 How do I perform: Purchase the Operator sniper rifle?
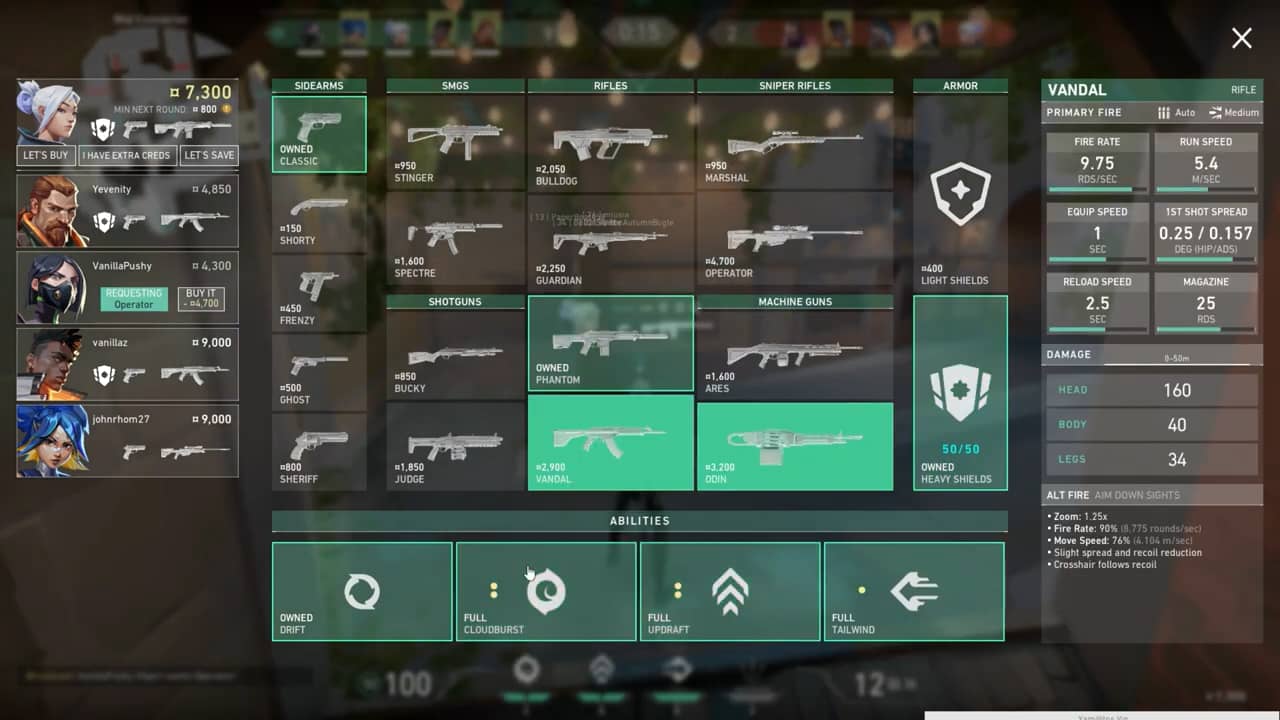click(x=794, y=242)
